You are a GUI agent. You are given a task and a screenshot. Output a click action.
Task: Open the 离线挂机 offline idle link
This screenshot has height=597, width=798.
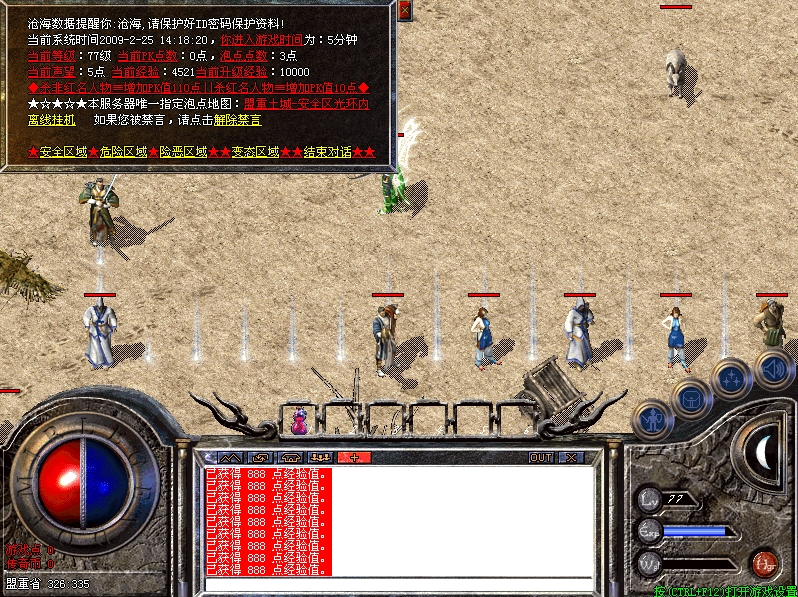[x=51, y=120]
